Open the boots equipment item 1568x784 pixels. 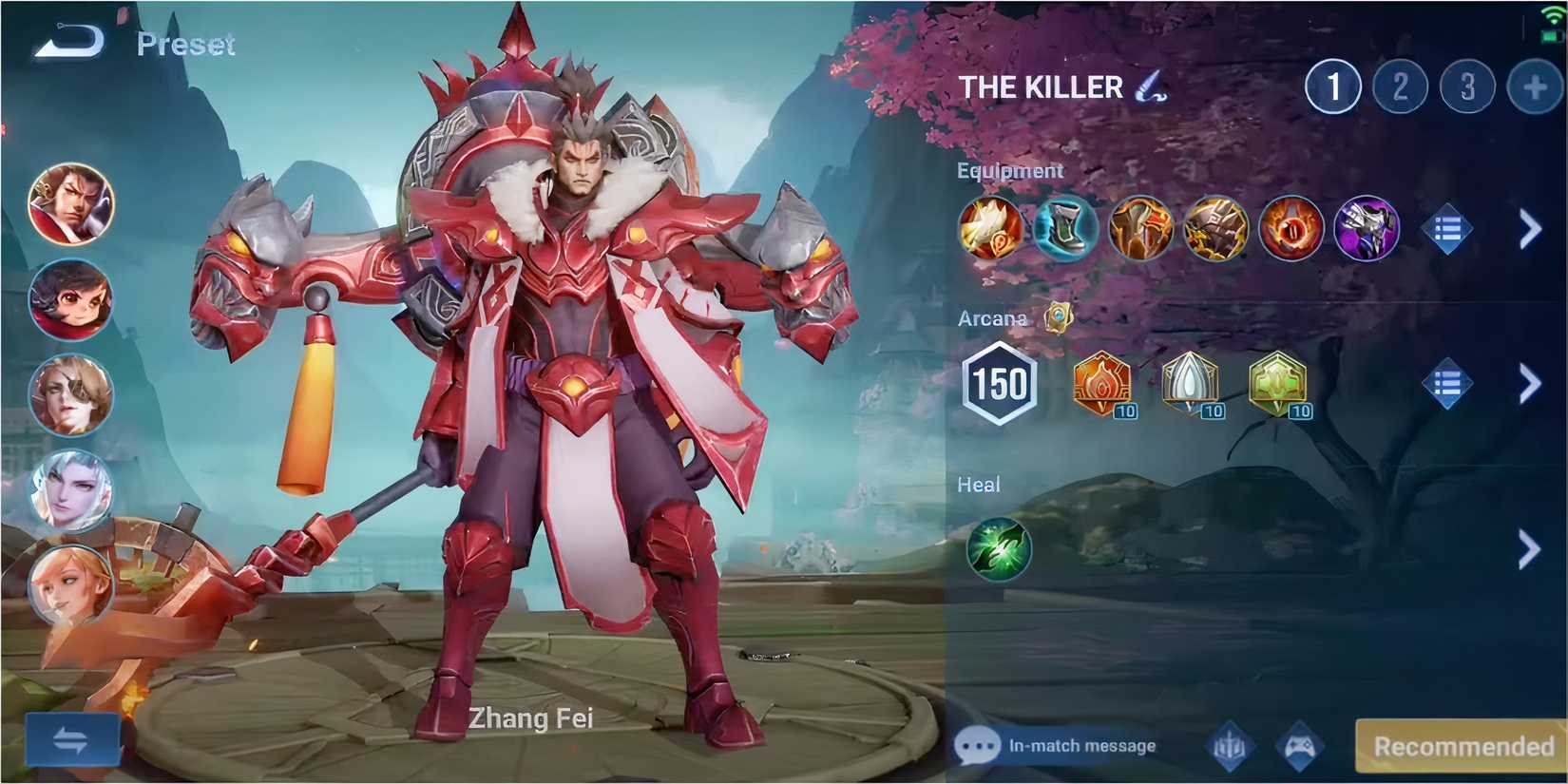[1066, 228]
